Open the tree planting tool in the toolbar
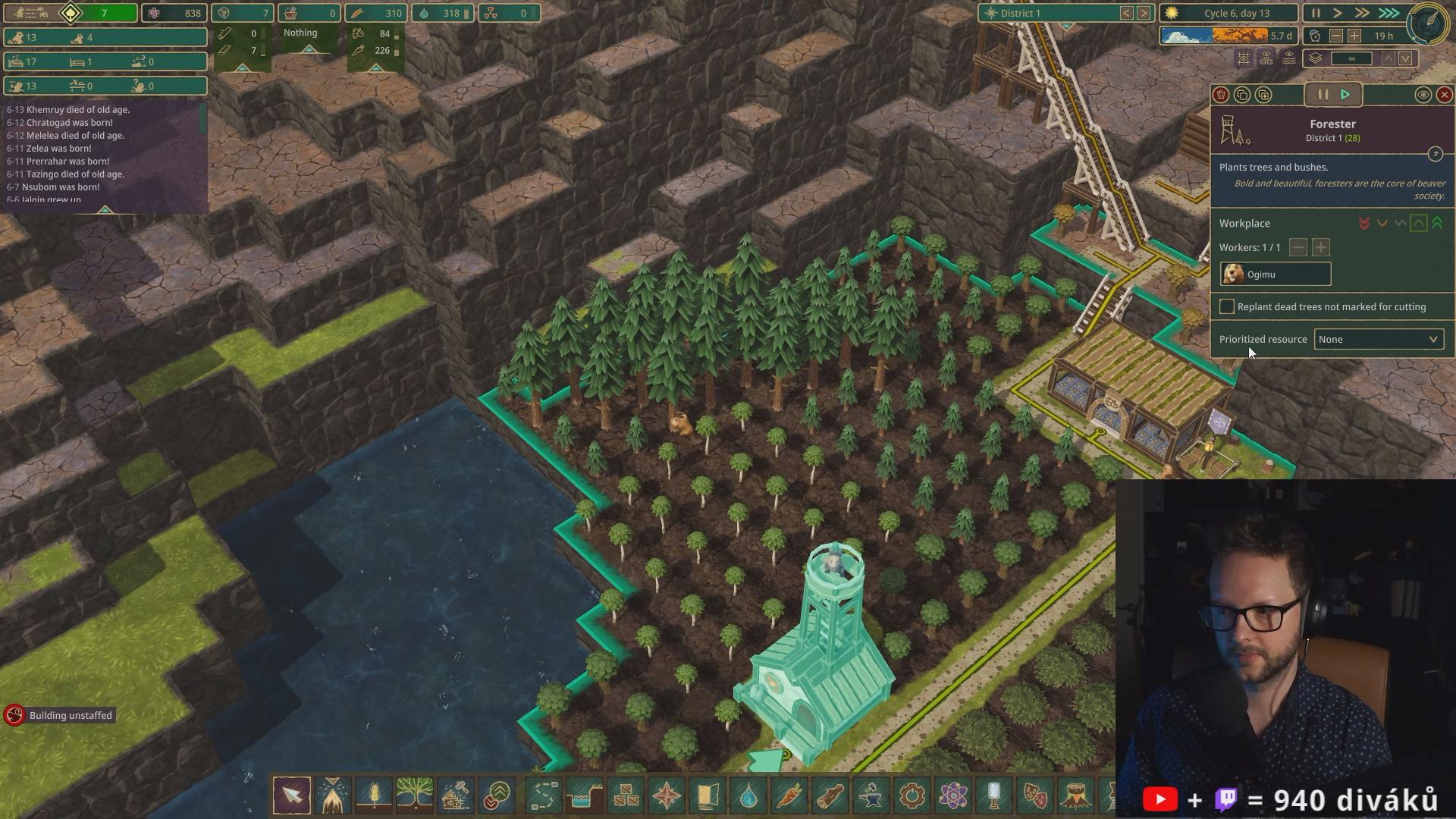The height and width of the screenshot is (819, 1456). (414, 795)
